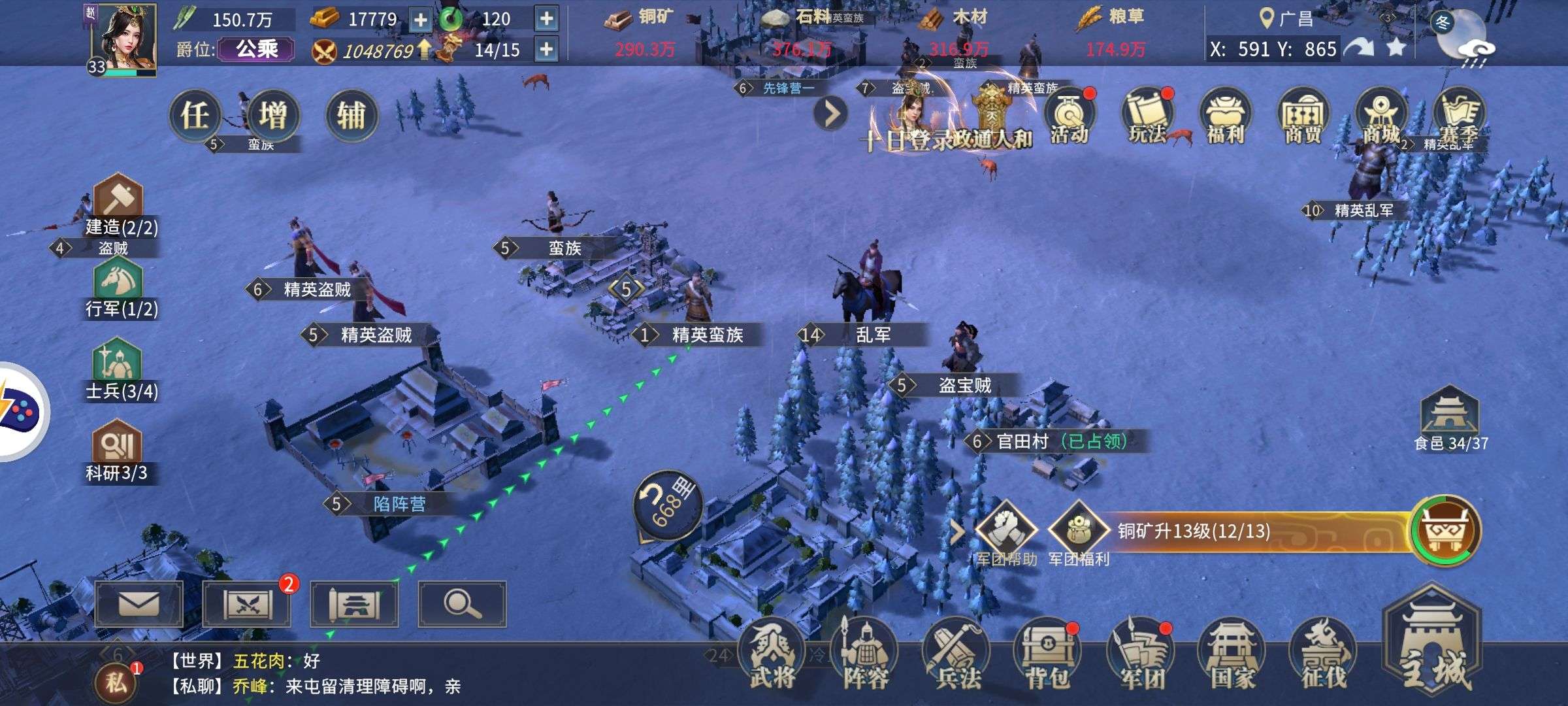Screen dimensions: 1568x706
Task: Return to the 主城 main city
Action: point(1432,647)
